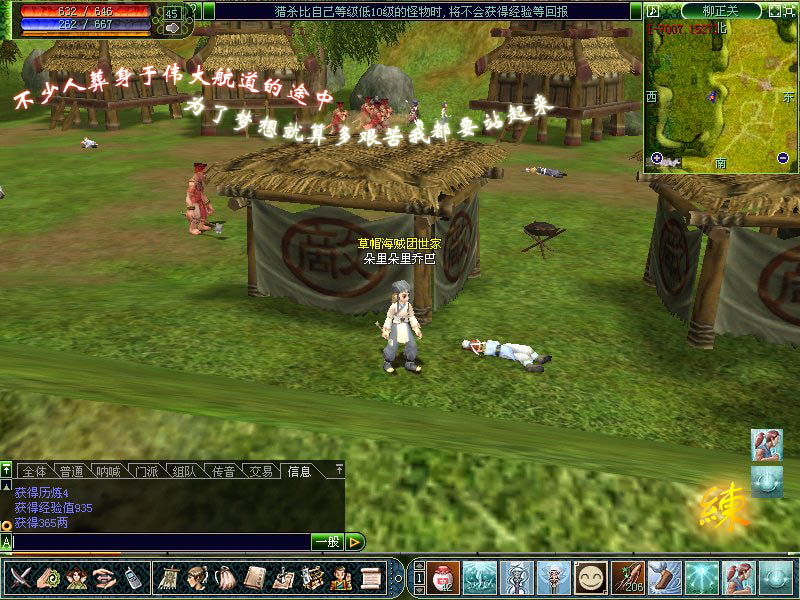The image size is (800, 600).
Task: Choose the 交易 chat tab
Action: pyautogui.click(x=261, y=471)
